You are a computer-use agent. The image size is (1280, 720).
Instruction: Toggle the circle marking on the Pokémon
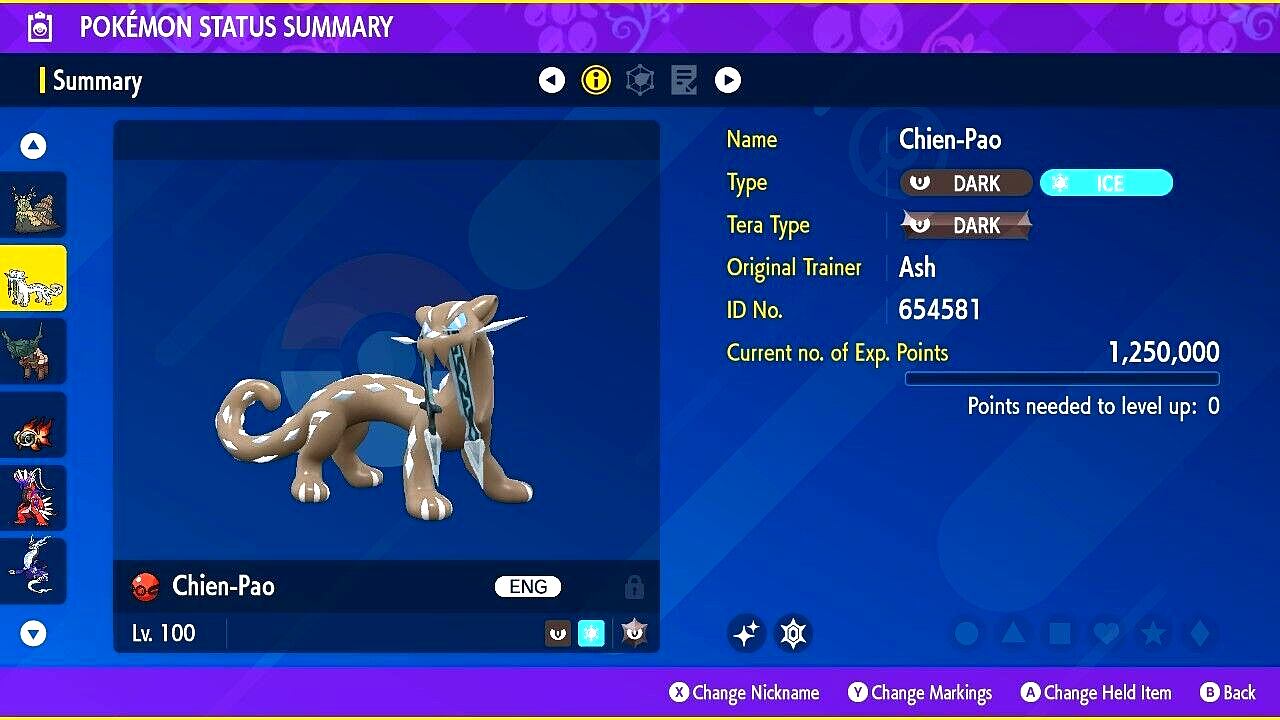coord(965,633)
